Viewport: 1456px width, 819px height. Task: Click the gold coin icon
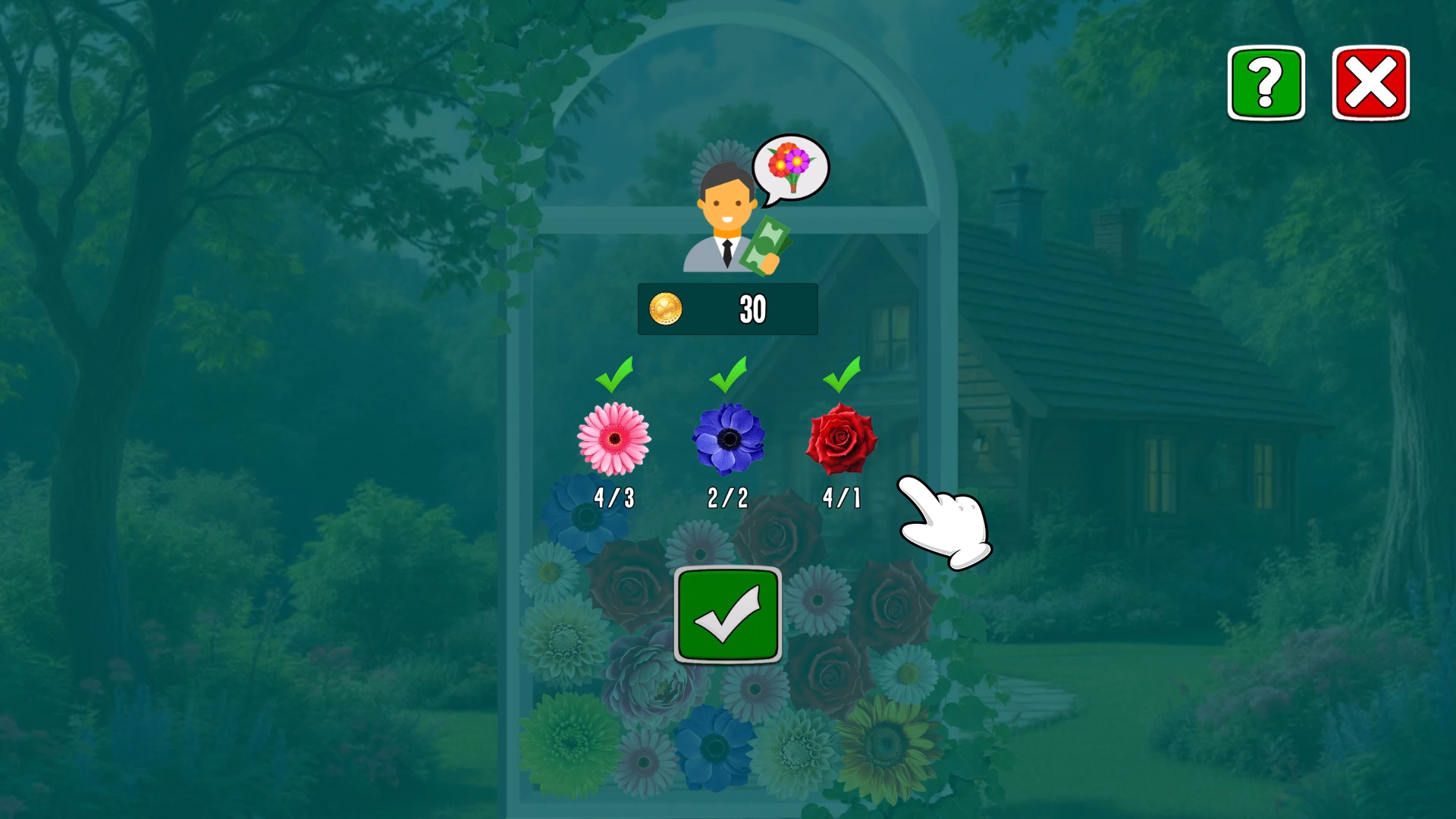667,309
